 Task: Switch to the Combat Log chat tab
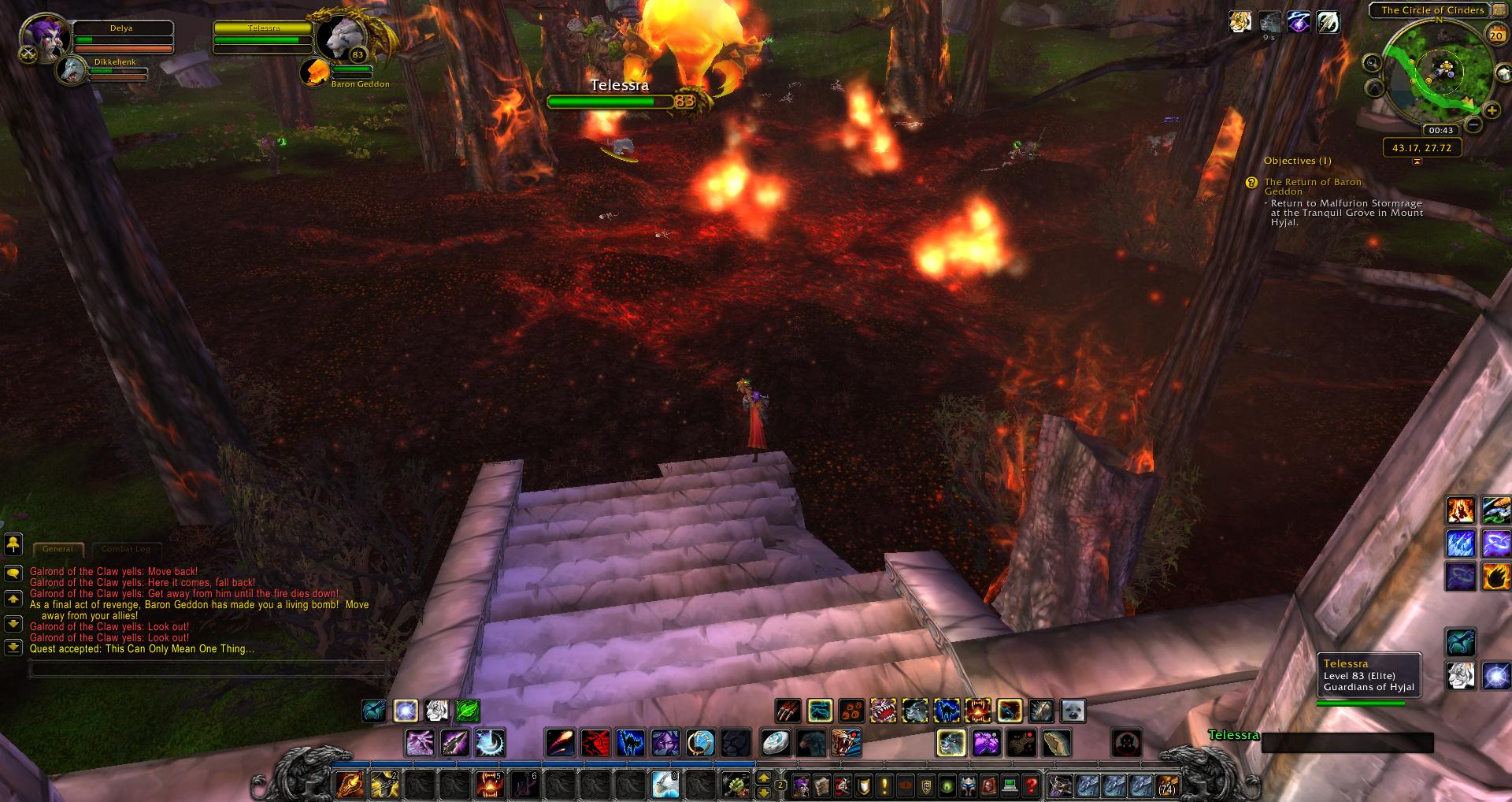(x=125, y=549)
